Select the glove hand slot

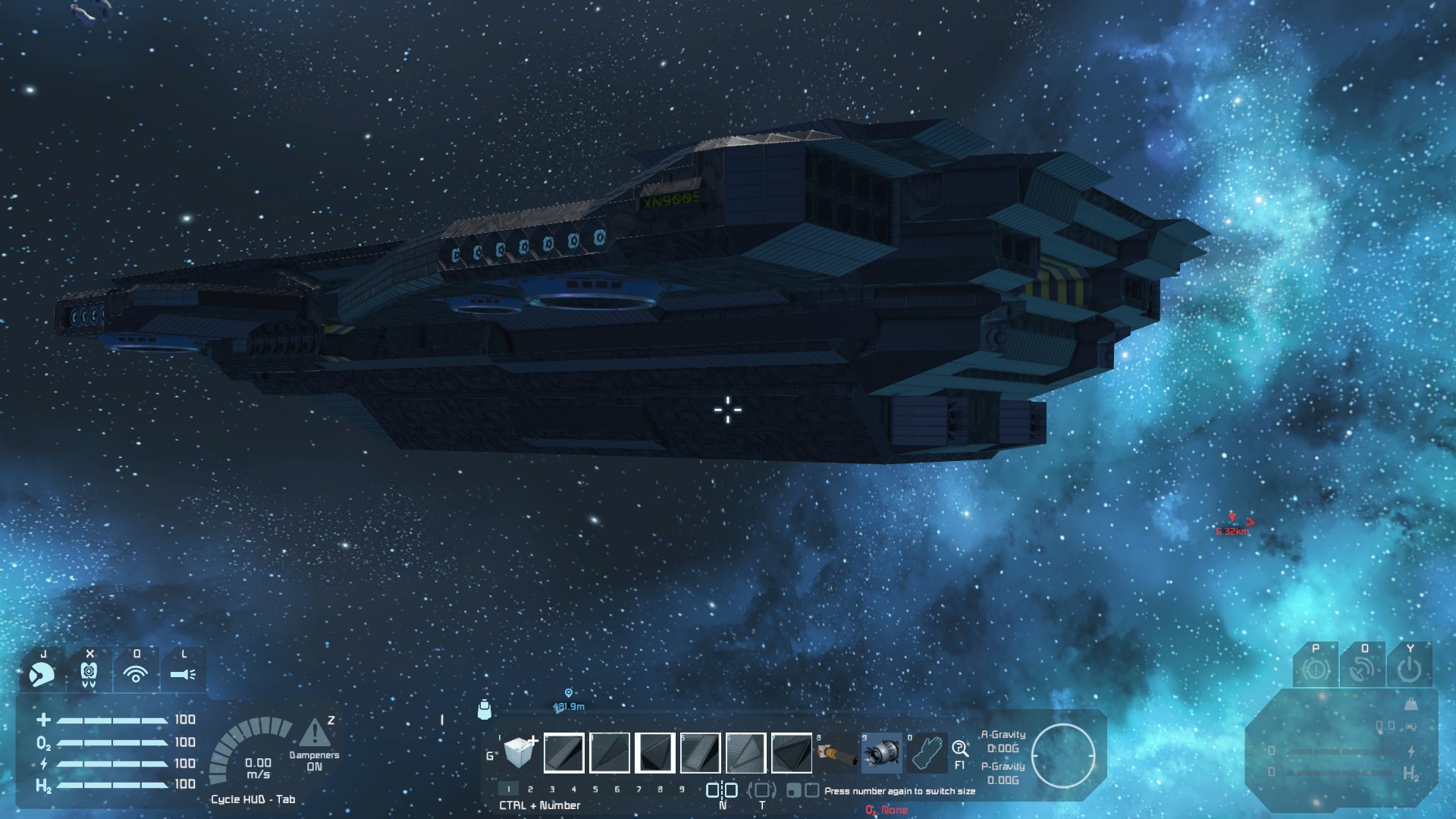[926, 753]
